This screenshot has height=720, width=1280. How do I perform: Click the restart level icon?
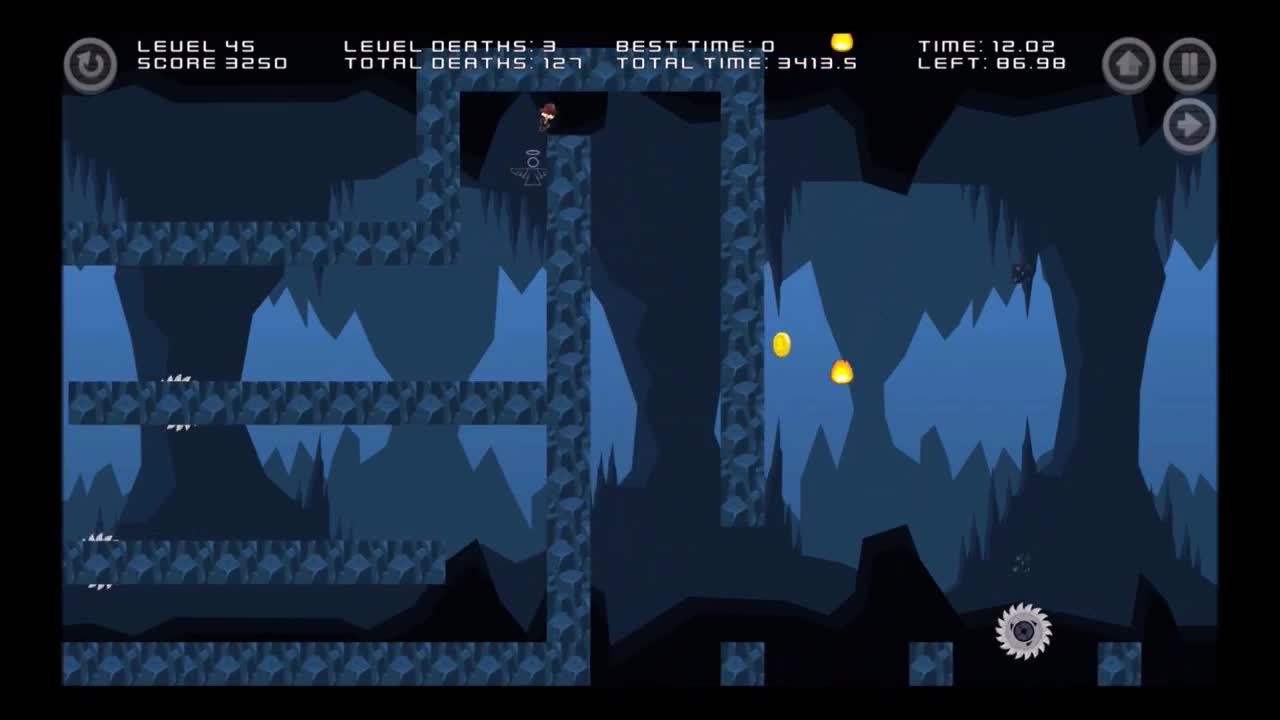coord(90,64)
